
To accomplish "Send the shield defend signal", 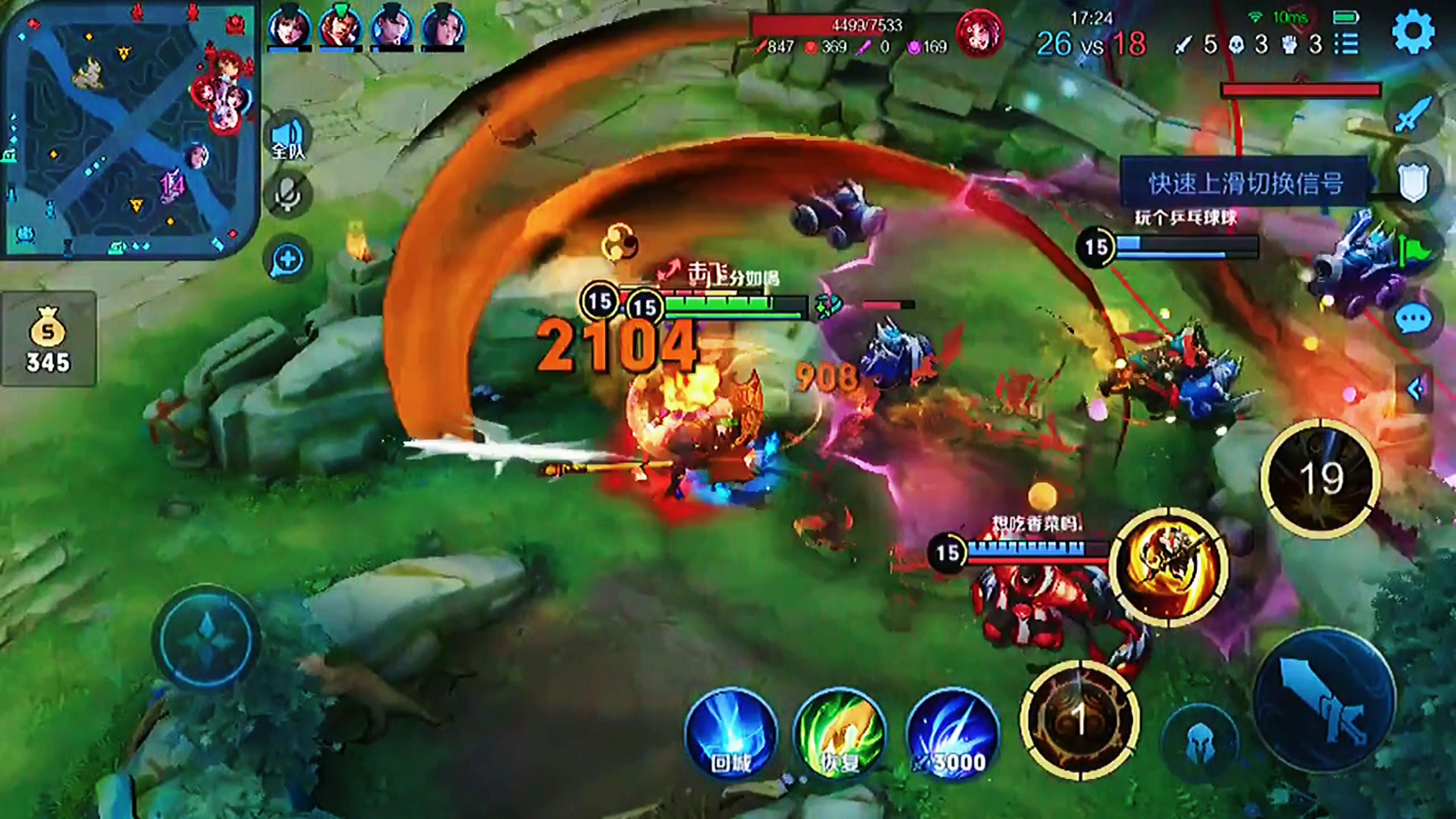I will pyautogui.click(x=1413, y=182).
